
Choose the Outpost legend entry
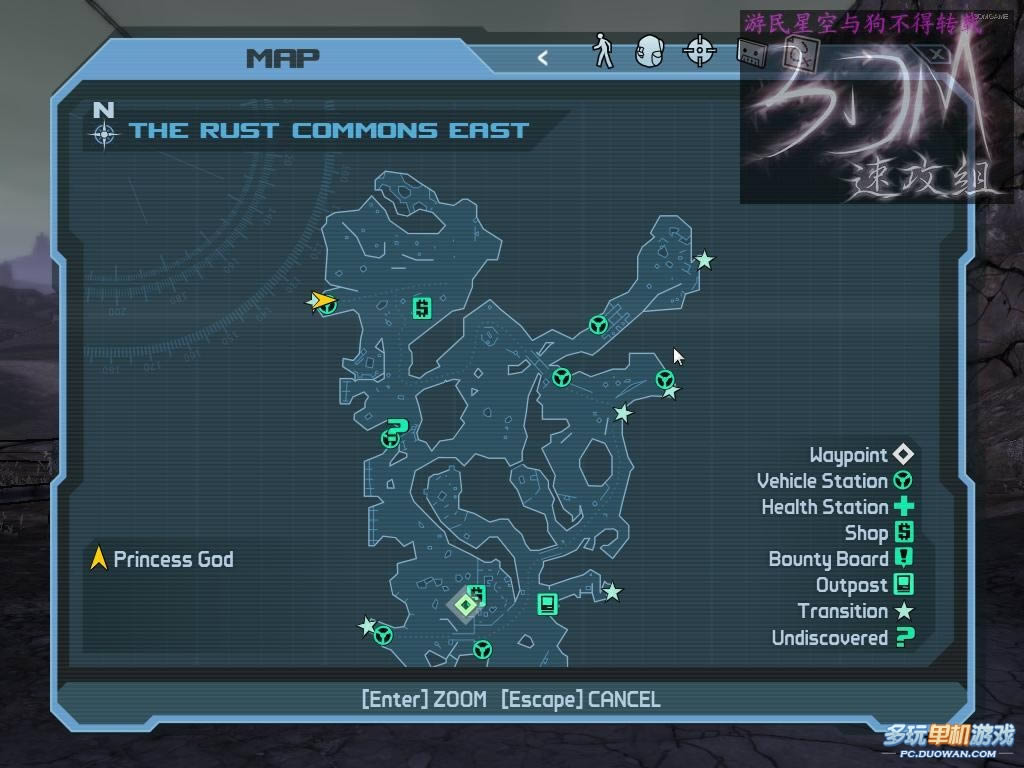point(864,585)
